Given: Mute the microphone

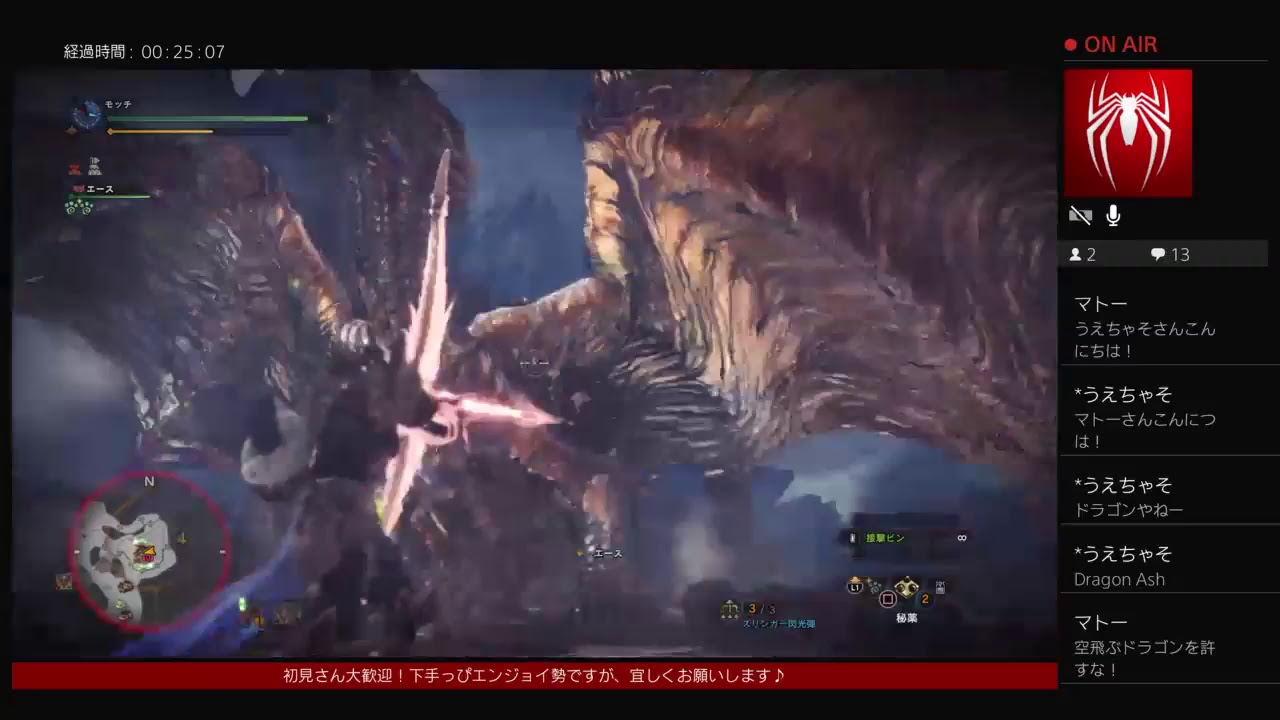Looking at the screenshot, I should 1112,215.
